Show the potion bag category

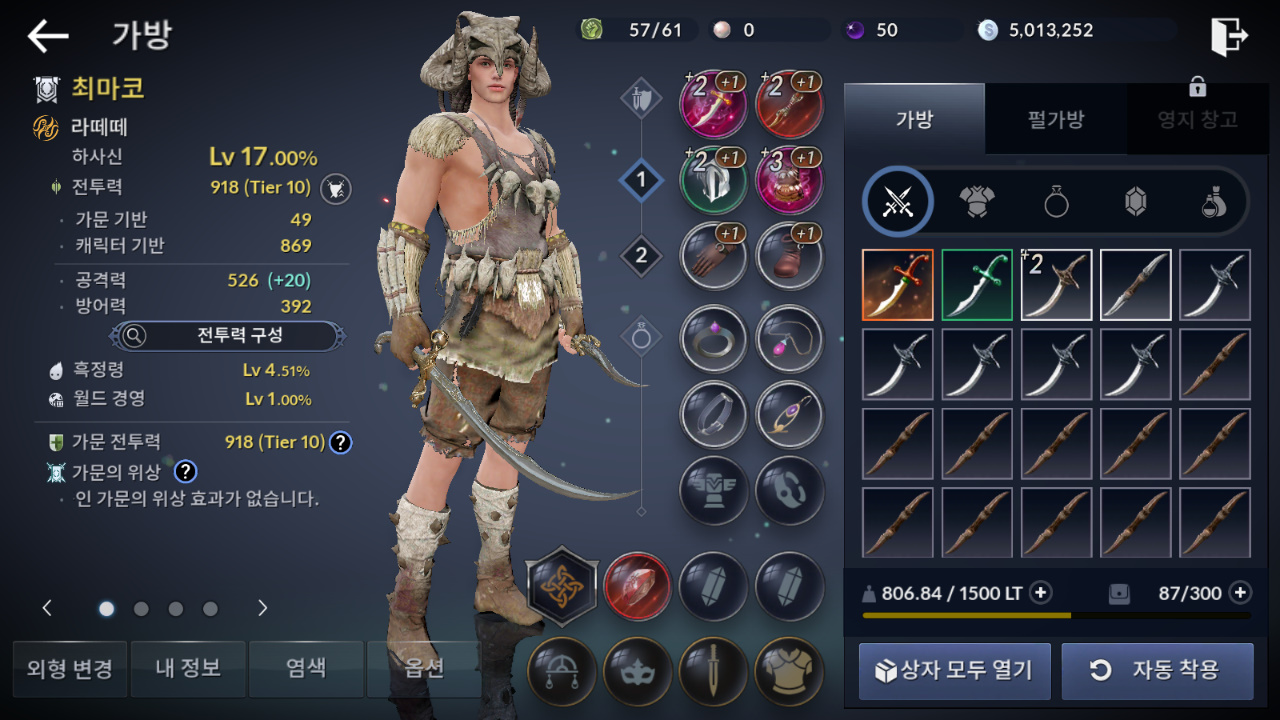coord(1214,202)
